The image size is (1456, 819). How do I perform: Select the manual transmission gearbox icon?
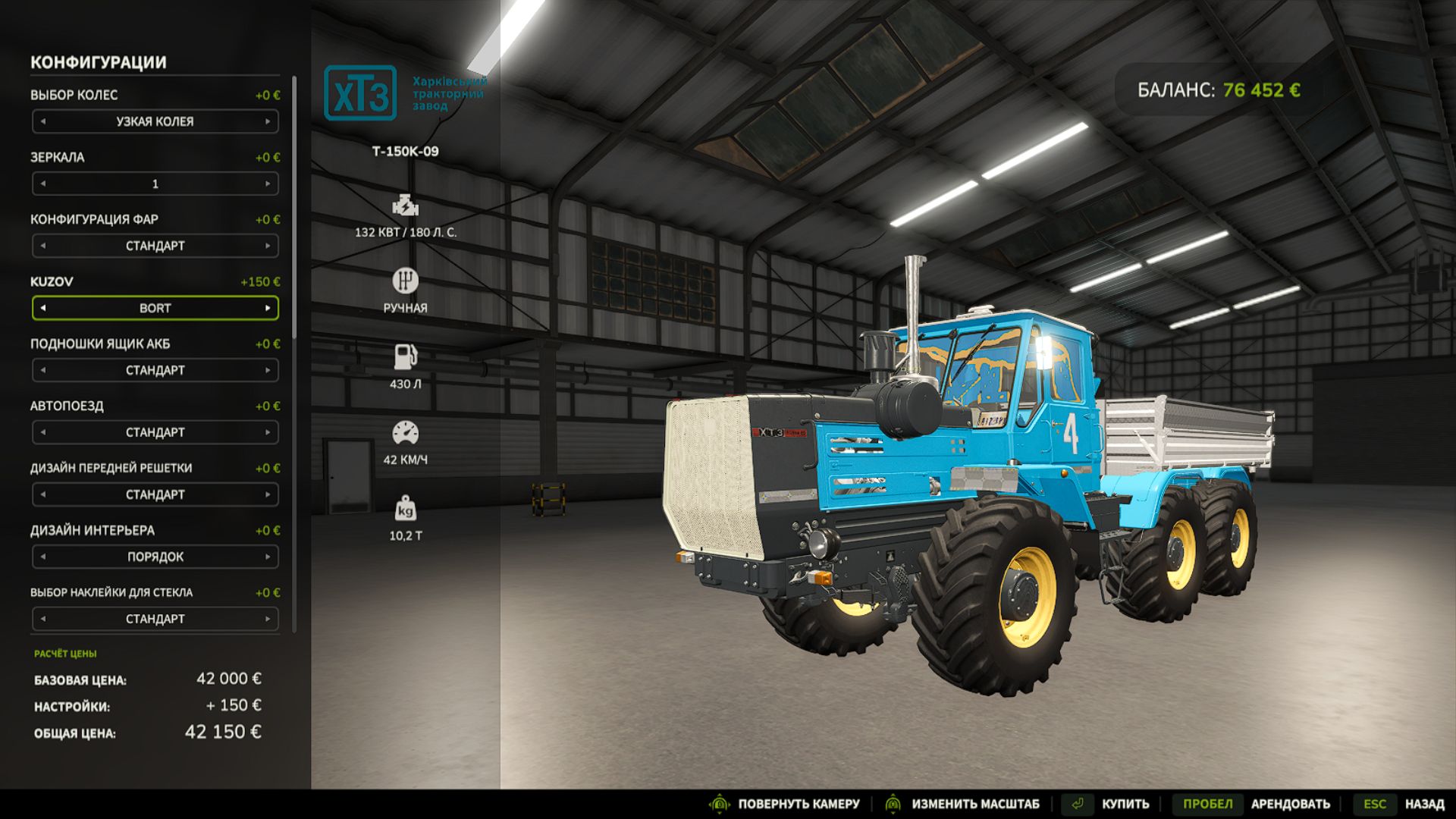click(x=407, y=282)
